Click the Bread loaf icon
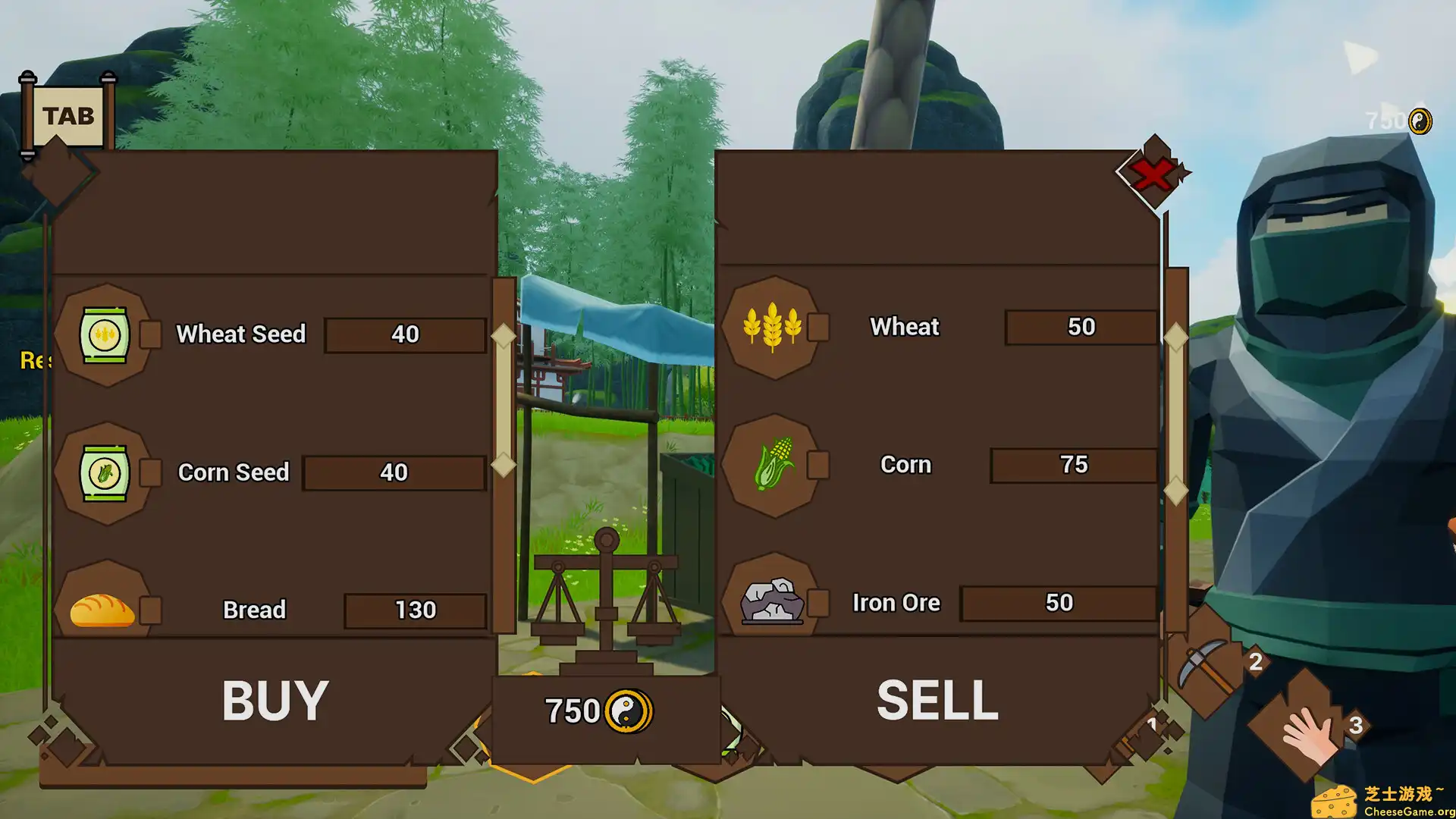The image size is (1456, 819). tap(102, 608)
